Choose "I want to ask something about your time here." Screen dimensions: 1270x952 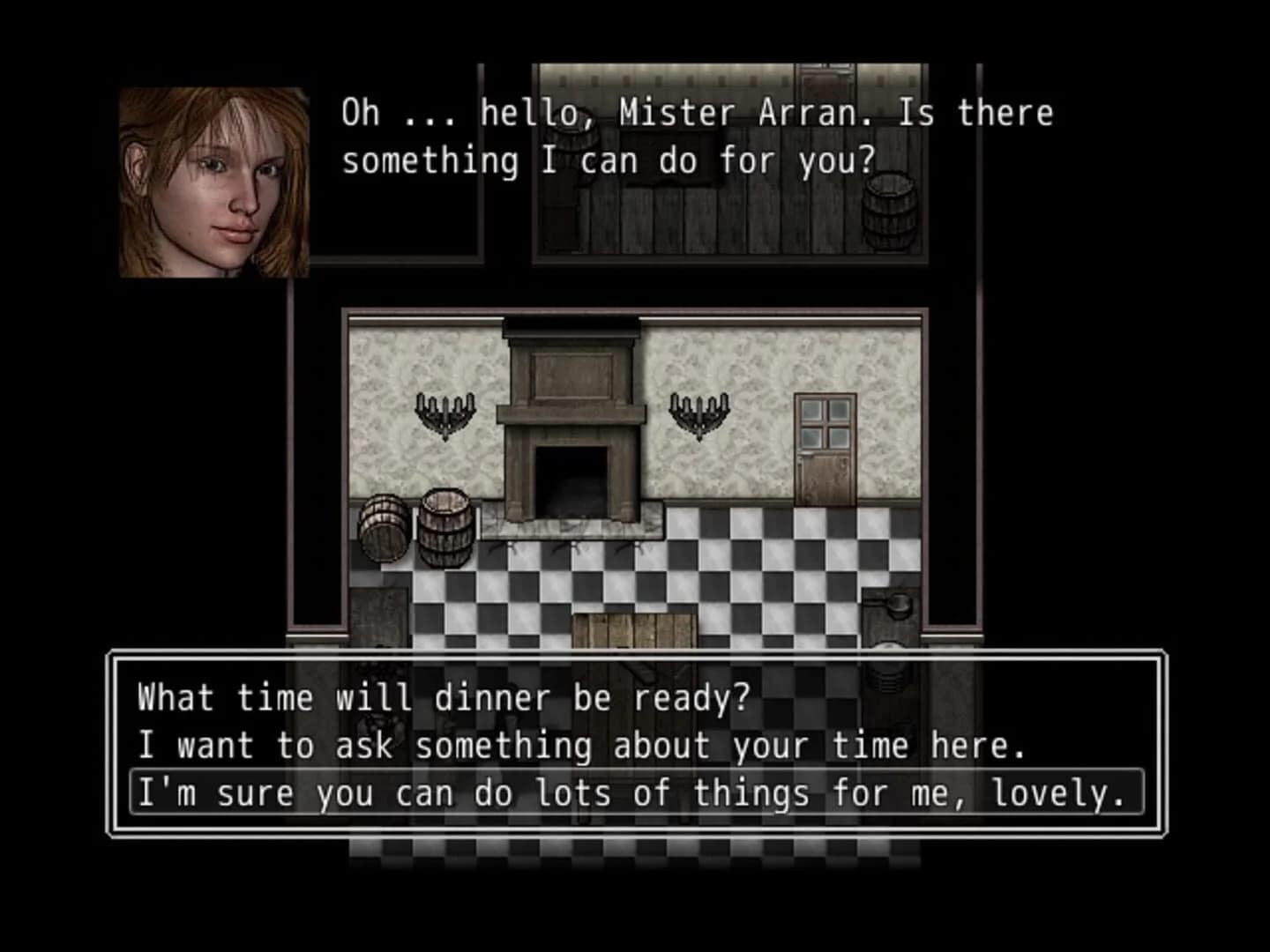pyautogui.click(x=582, y=745)
